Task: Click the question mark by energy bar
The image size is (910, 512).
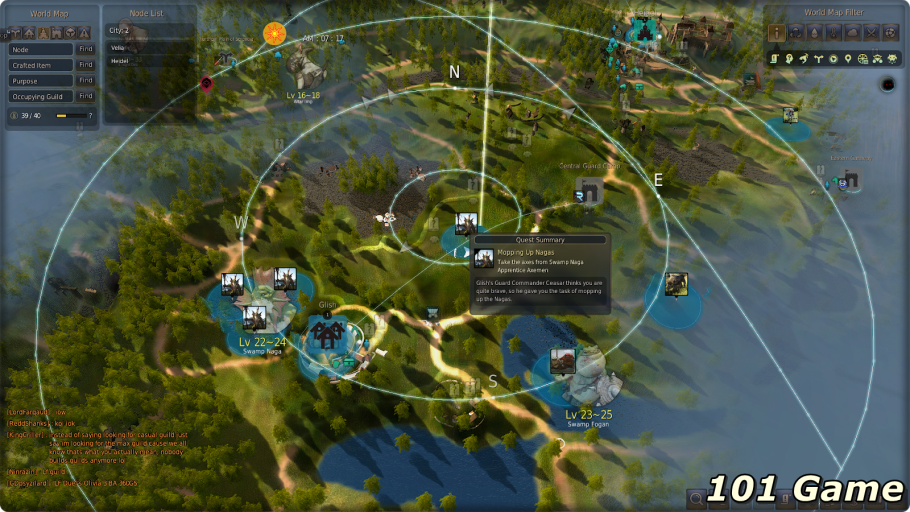Action: [90, 116]
